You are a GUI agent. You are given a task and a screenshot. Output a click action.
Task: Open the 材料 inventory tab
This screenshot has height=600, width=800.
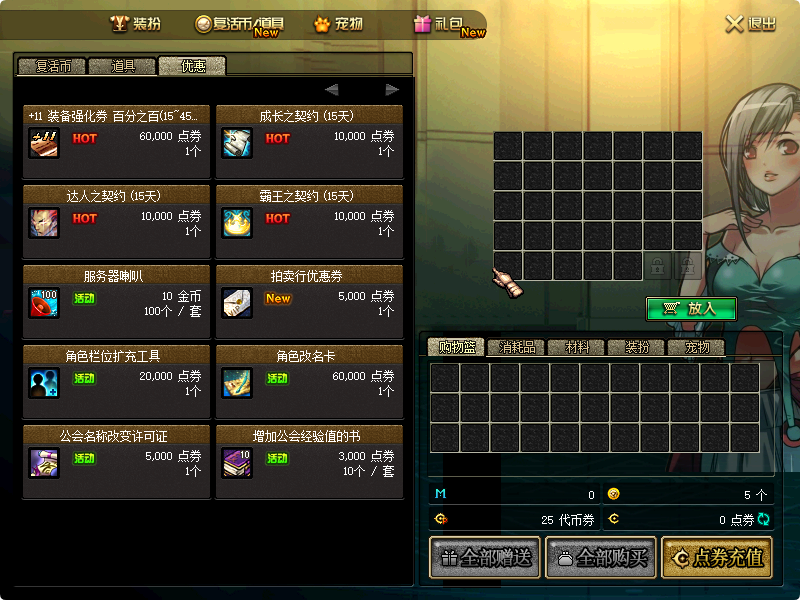pos(577,348)
